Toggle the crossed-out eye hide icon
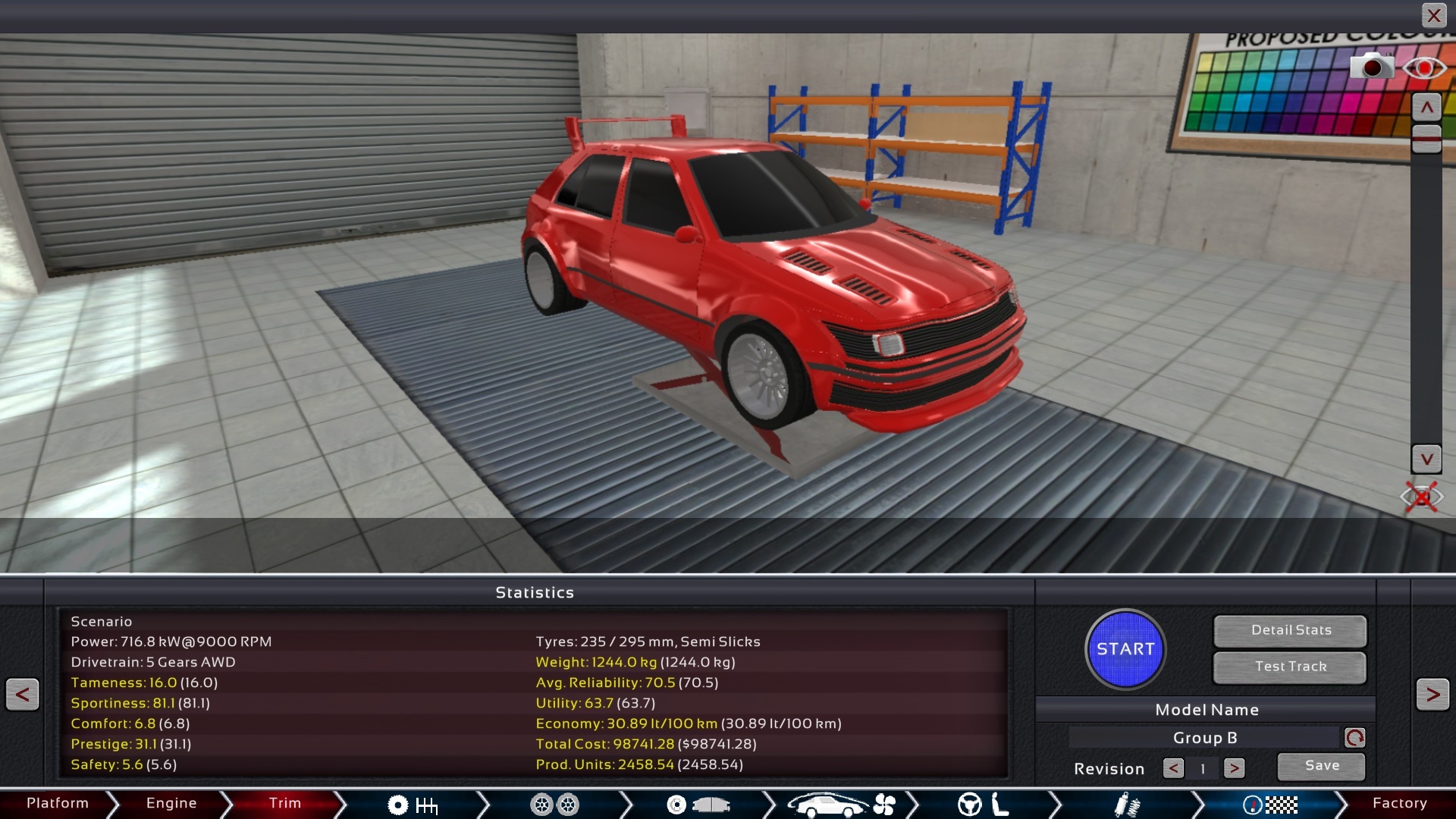The height and width of the screenshot is (819, 1456). [1421, 497]
